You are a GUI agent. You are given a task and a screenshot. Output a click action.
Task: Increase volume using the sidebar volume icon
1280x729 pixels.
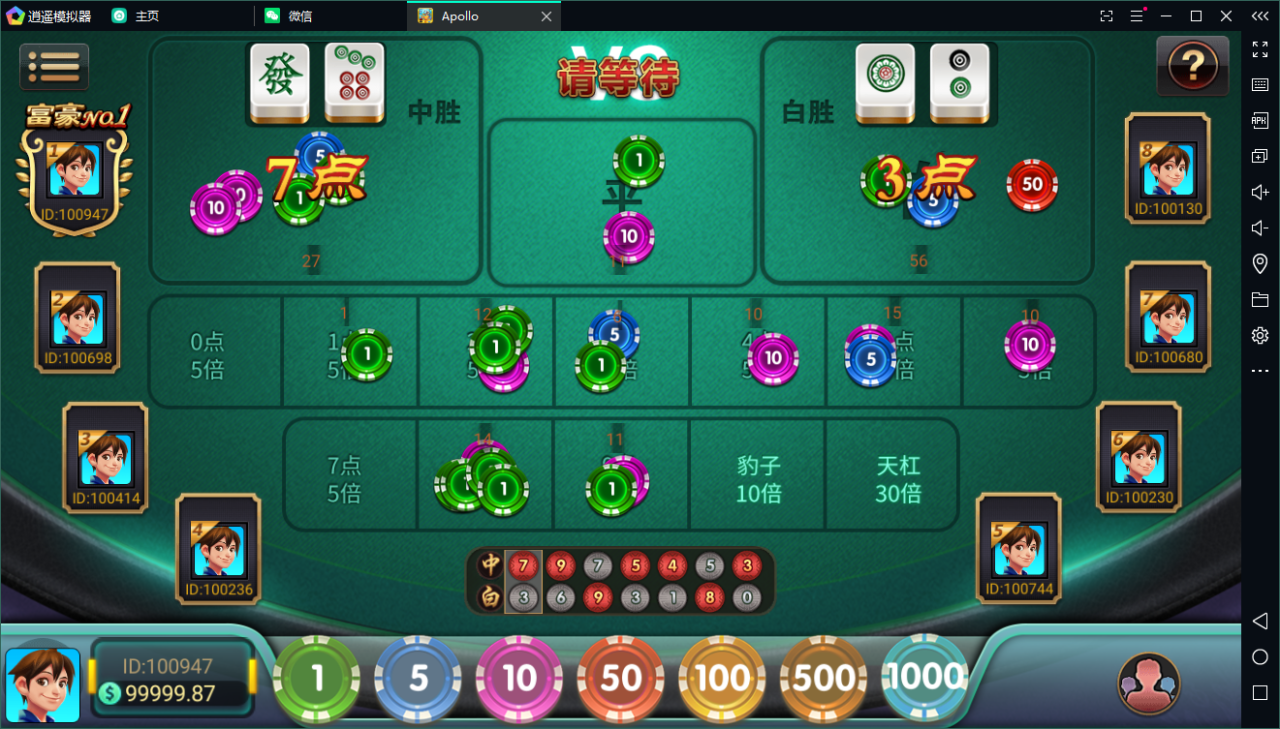pyautogui.click(x=1259, y=192)
